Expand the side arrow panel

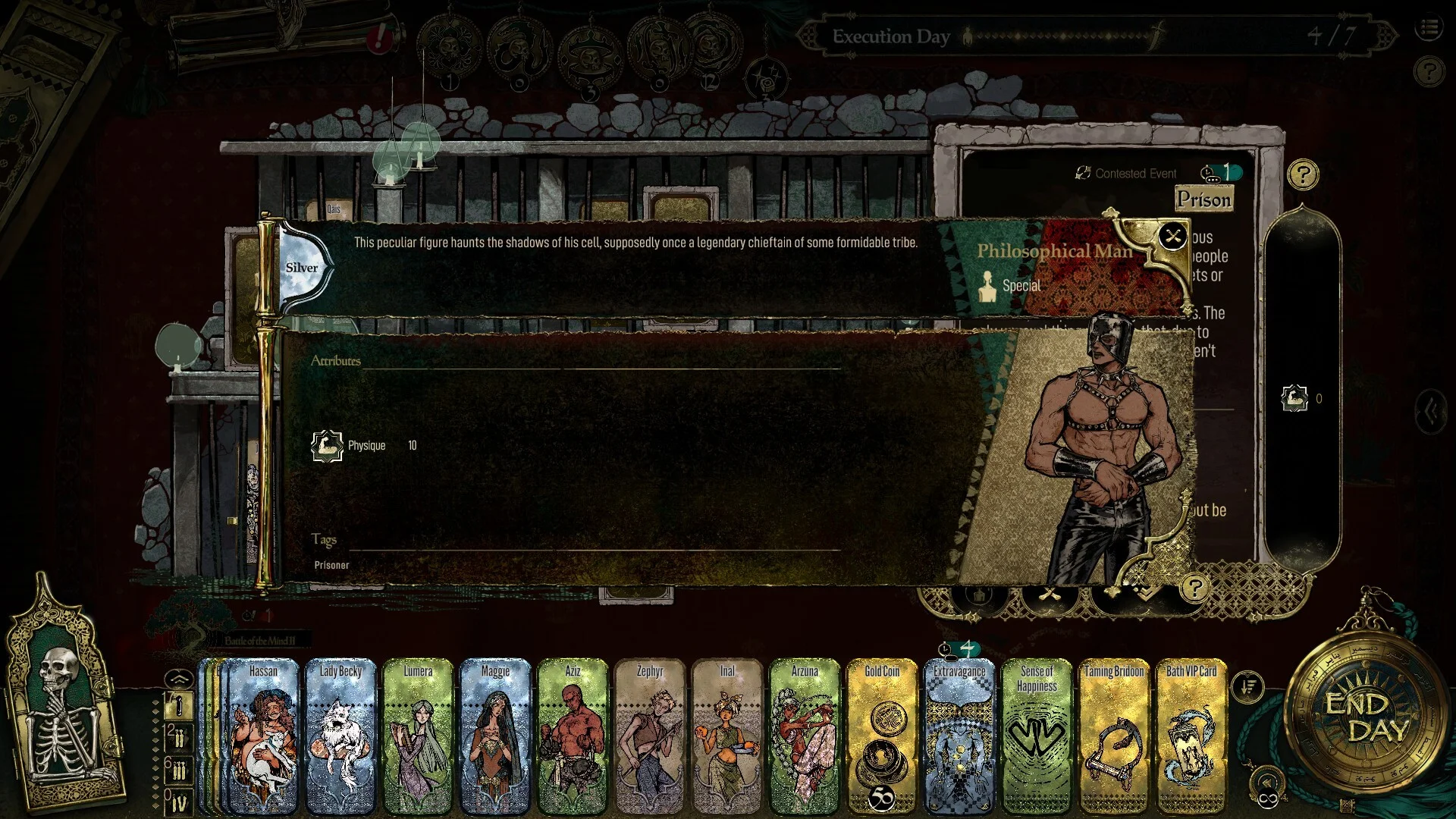click(1432, 411)
